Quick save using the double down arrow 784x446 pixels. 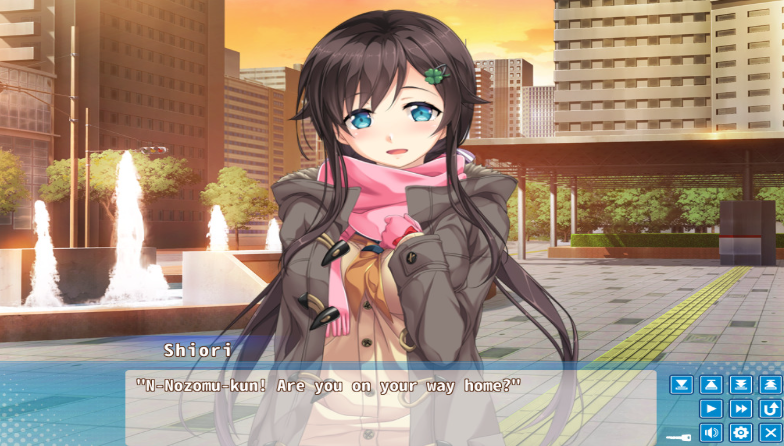point(740,385)
